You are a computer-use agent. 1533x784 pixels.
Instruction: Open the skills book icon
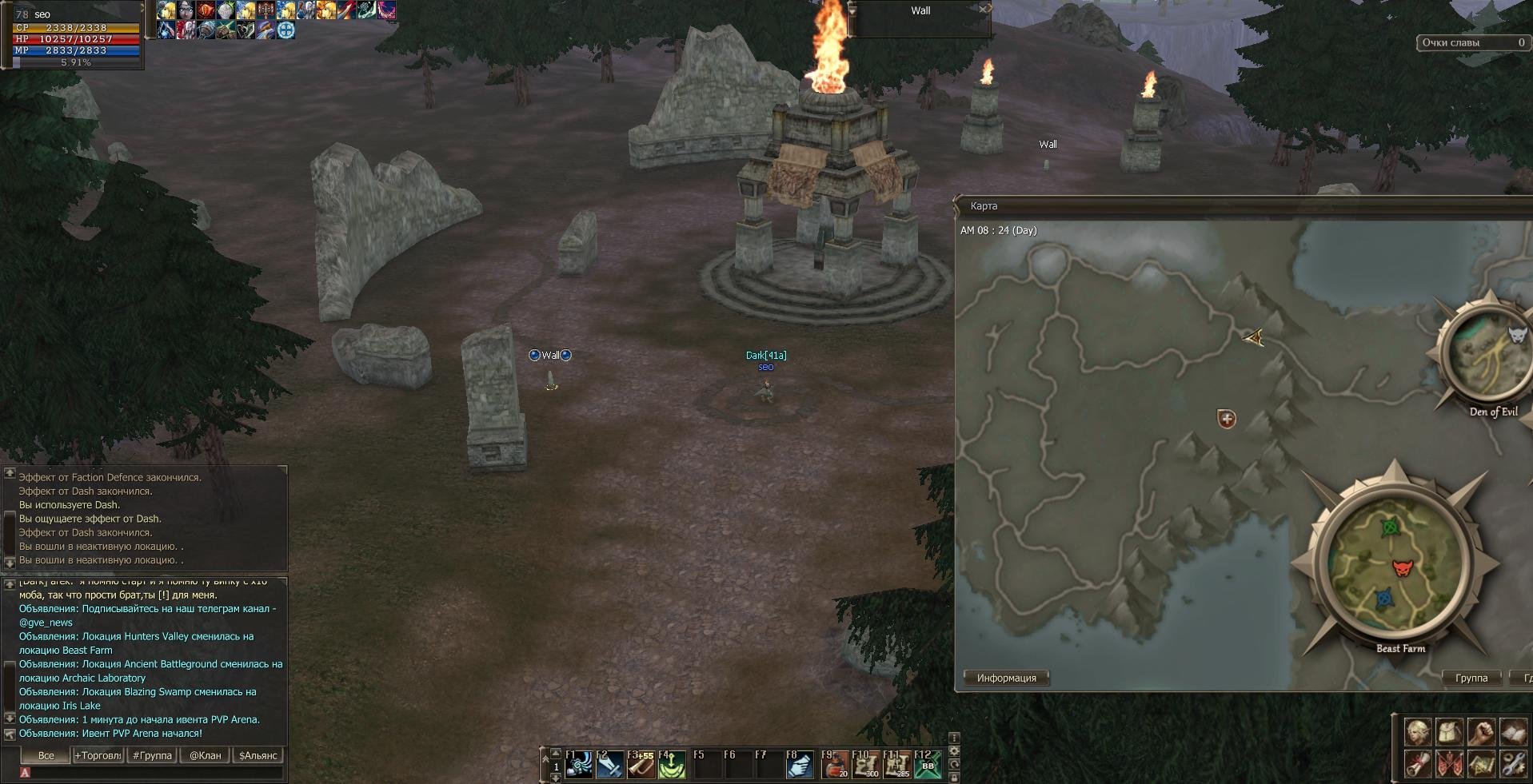tap(1513, 732)
